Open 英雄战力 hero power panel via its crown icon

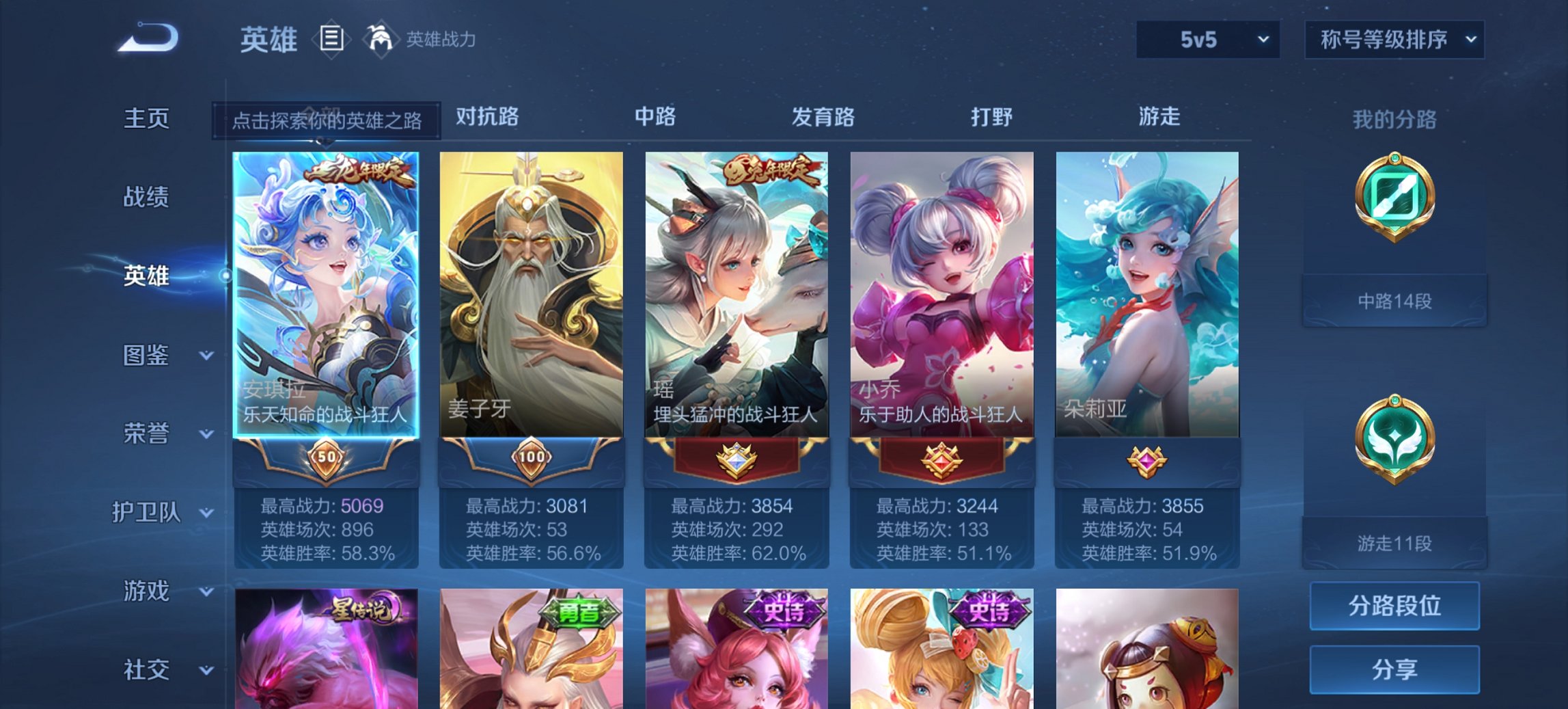click(x=381, y=38)
